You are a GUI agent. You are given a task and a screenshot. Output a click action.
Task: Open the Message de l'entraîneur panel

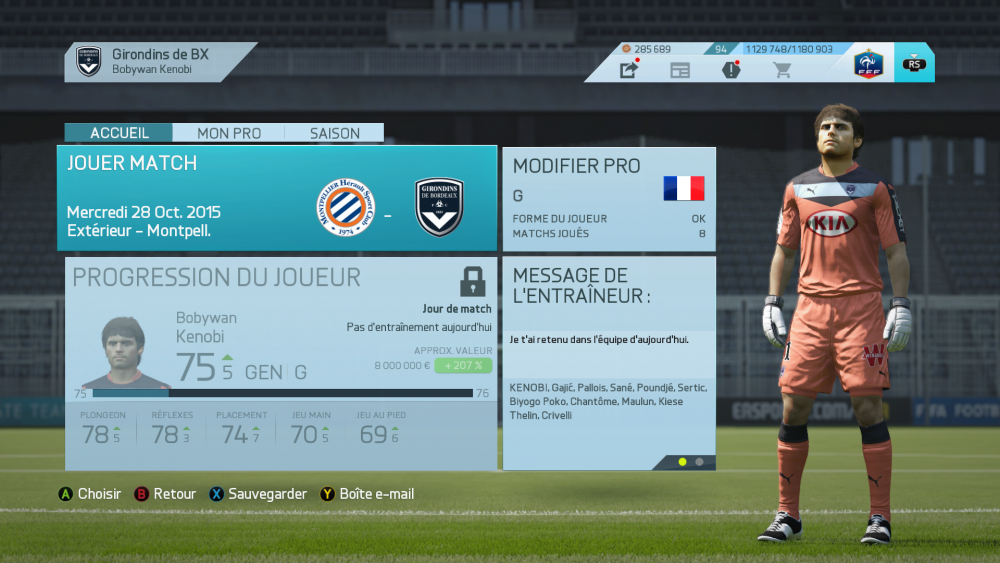(x=609, y=363)
